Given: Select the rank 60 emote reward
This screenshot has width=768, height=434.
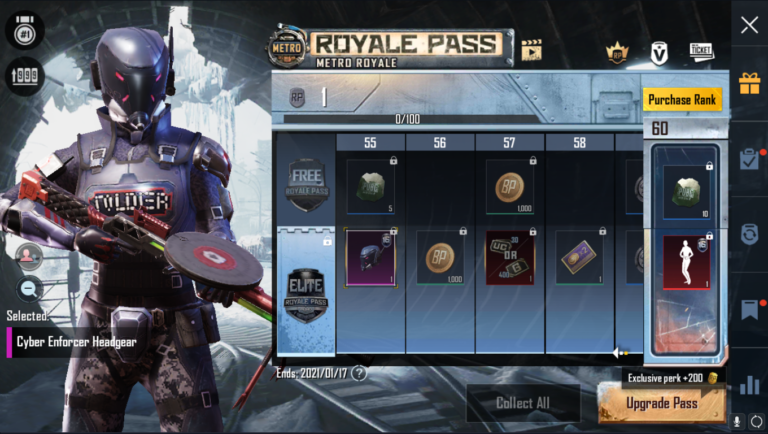Looking at the screenshot, I should (x=685, y=262).
